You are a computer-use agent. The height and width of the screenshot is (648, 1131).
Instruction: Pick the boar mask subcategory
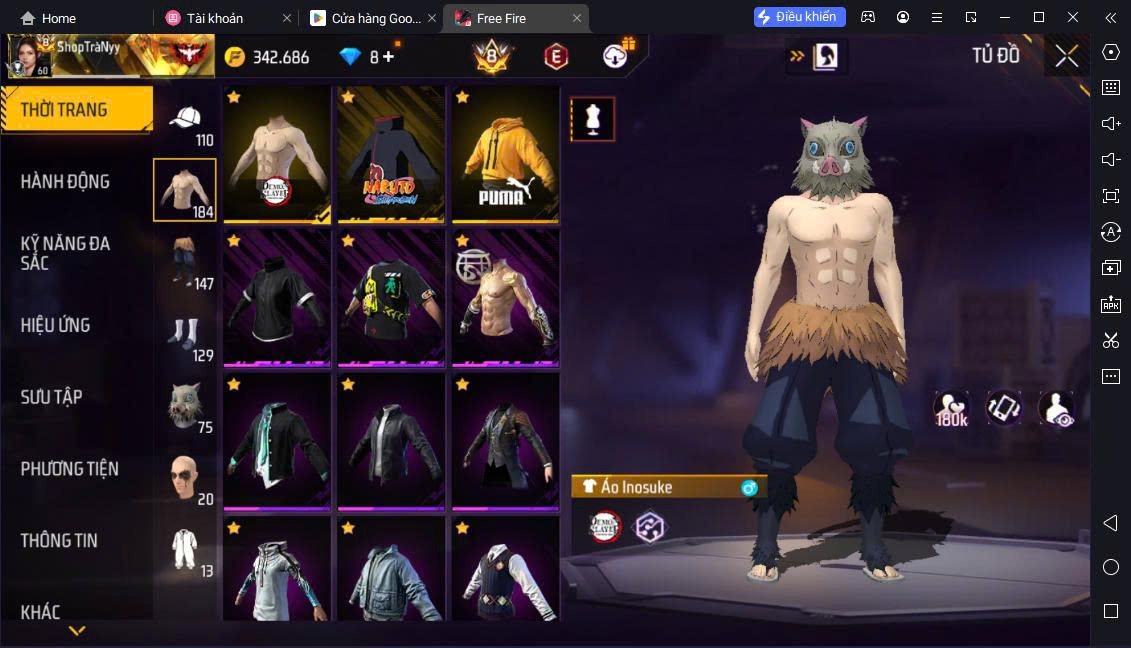click(x=185, y=407)
